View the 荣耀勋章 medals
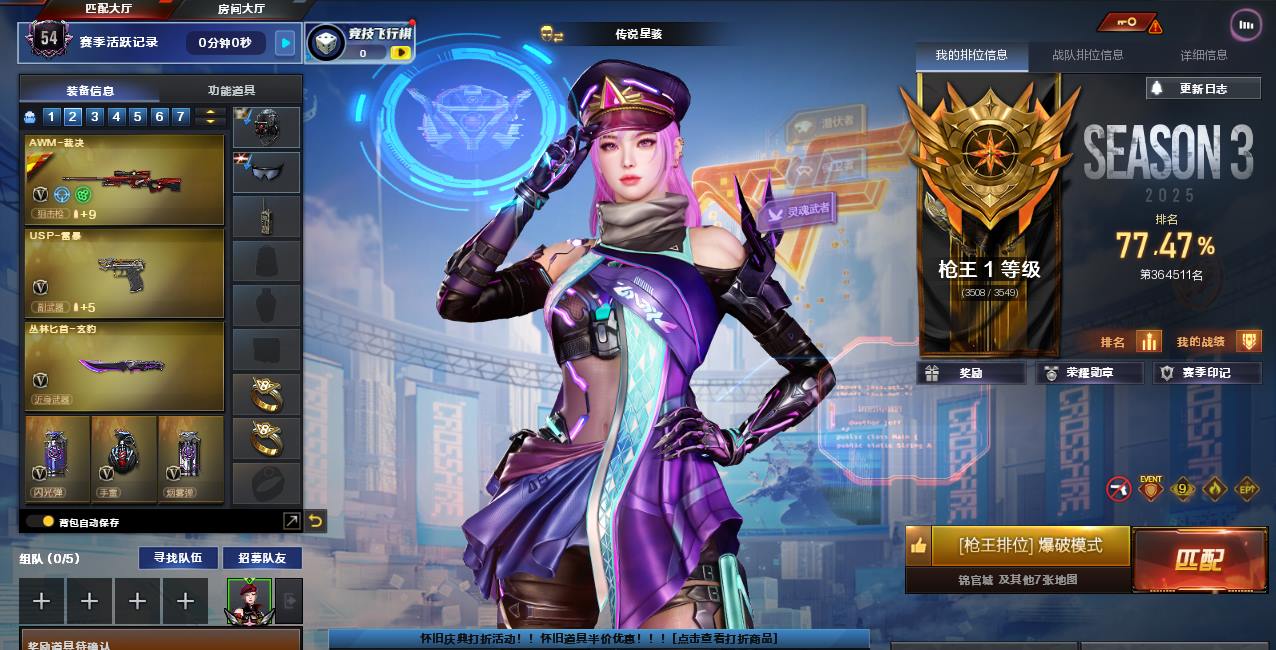The height and width of the screenshot is (650, 1276). [1088, 373]
